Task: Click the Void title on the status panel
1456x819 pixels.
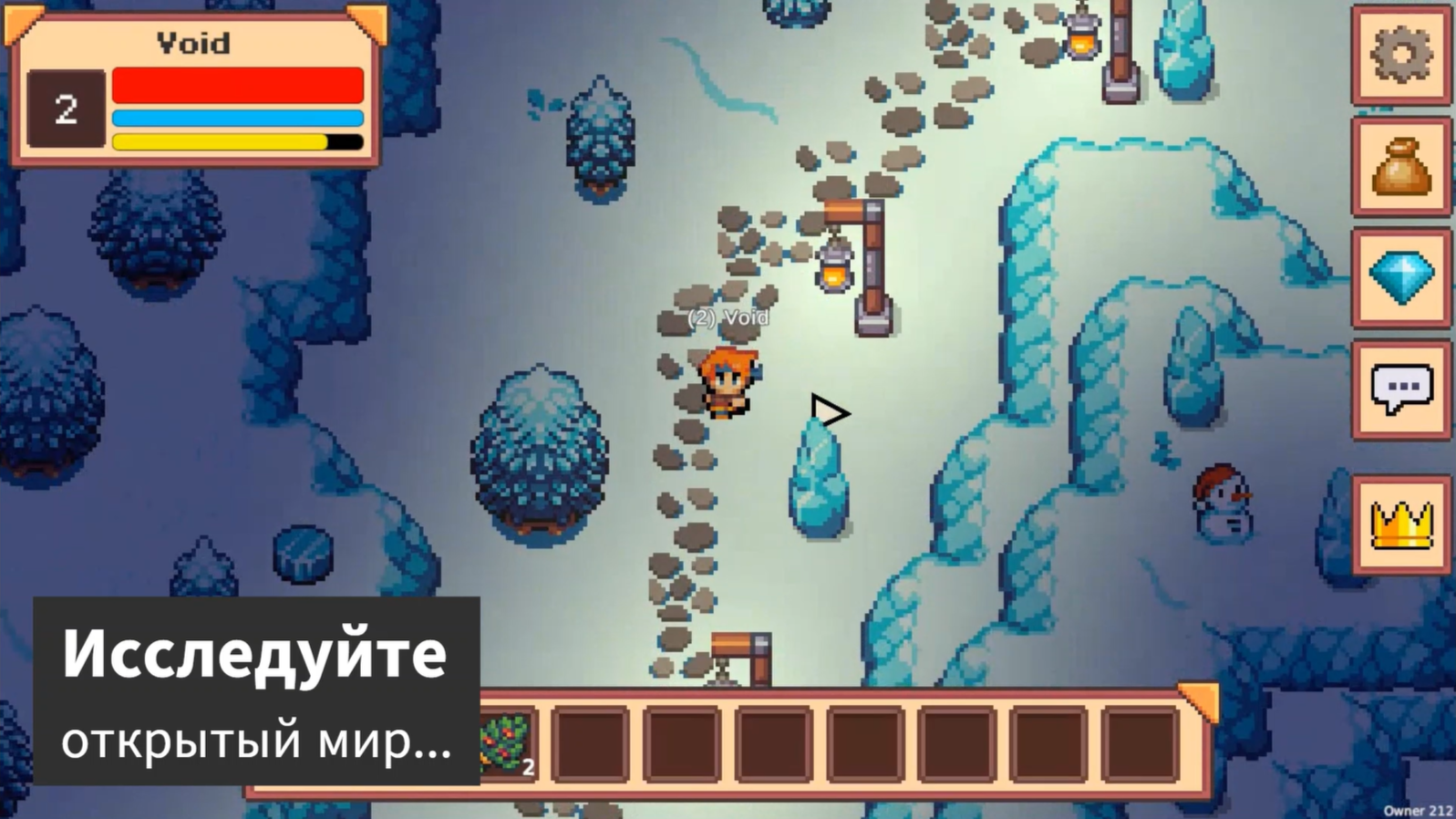Action: [x=194, y=43]
